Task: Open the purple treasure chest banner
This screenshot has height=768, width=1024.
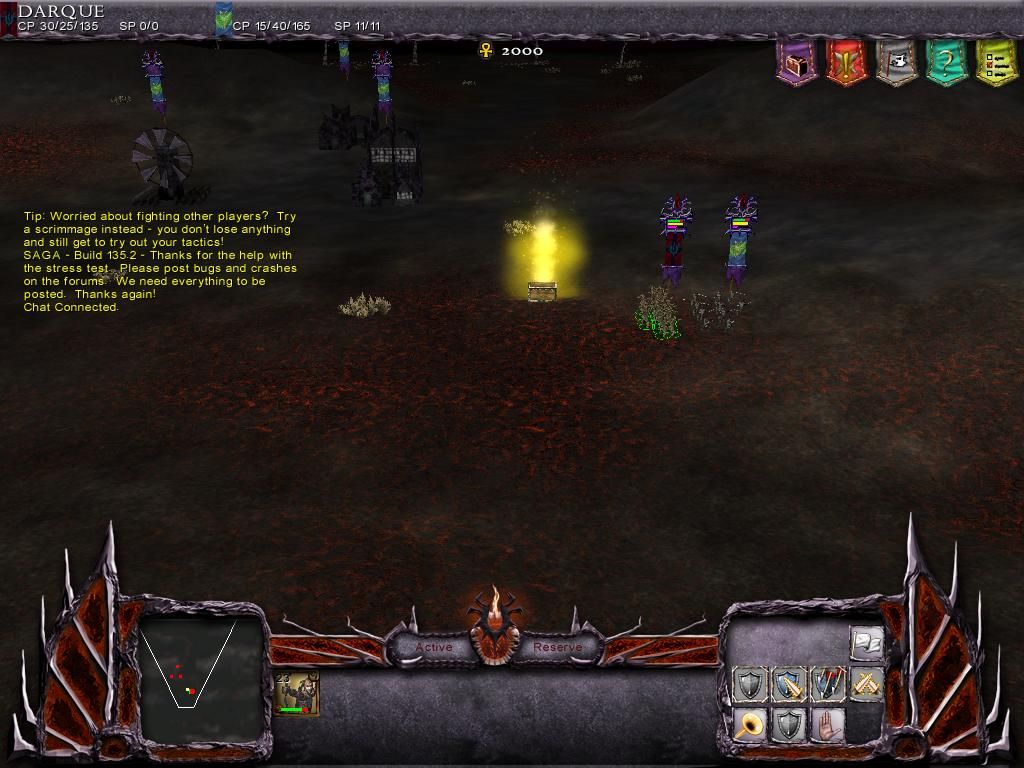Action: click(797, 63)
